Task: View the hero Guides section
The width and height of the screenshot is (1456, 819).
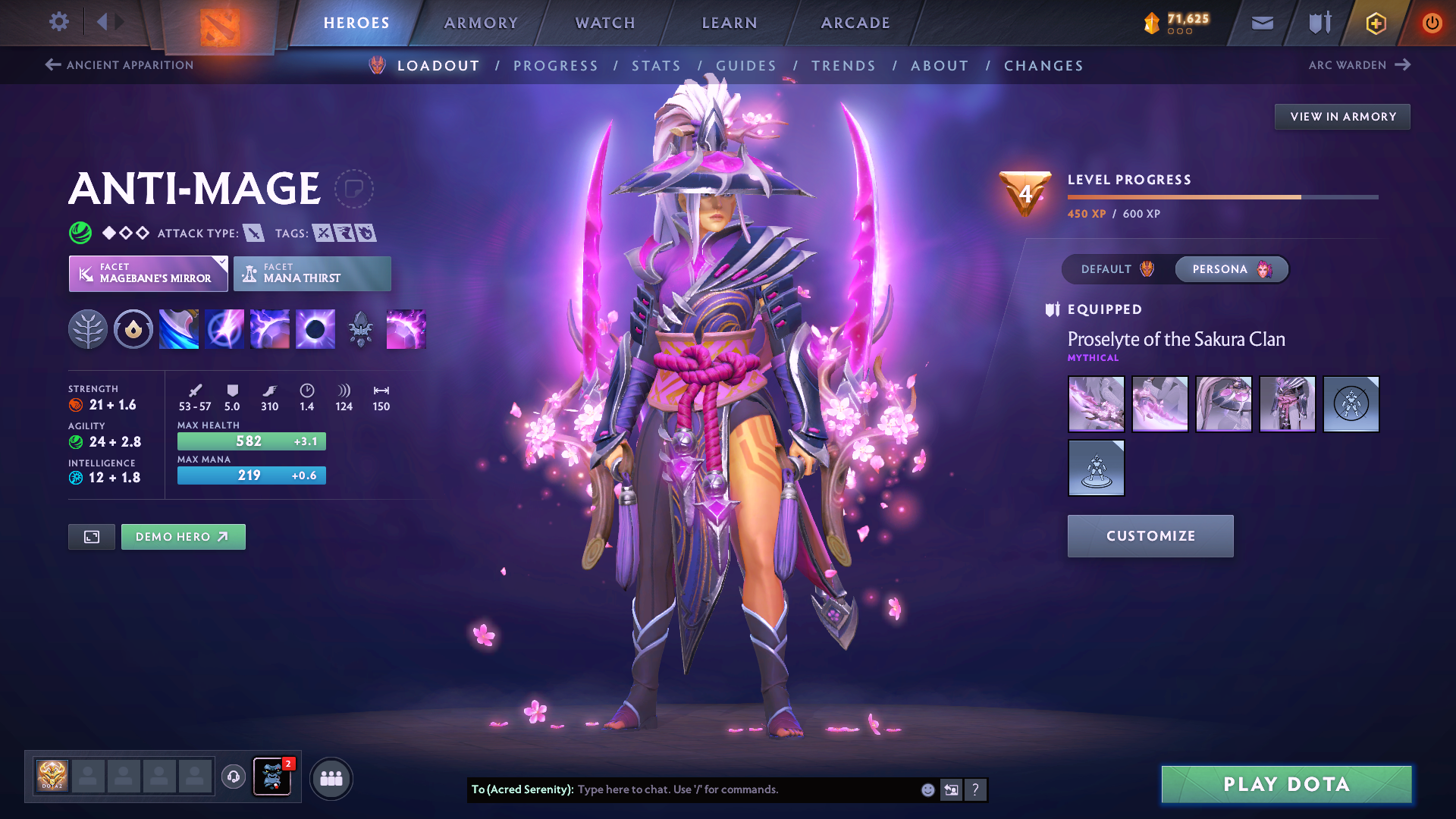Action: click(746, 66)
